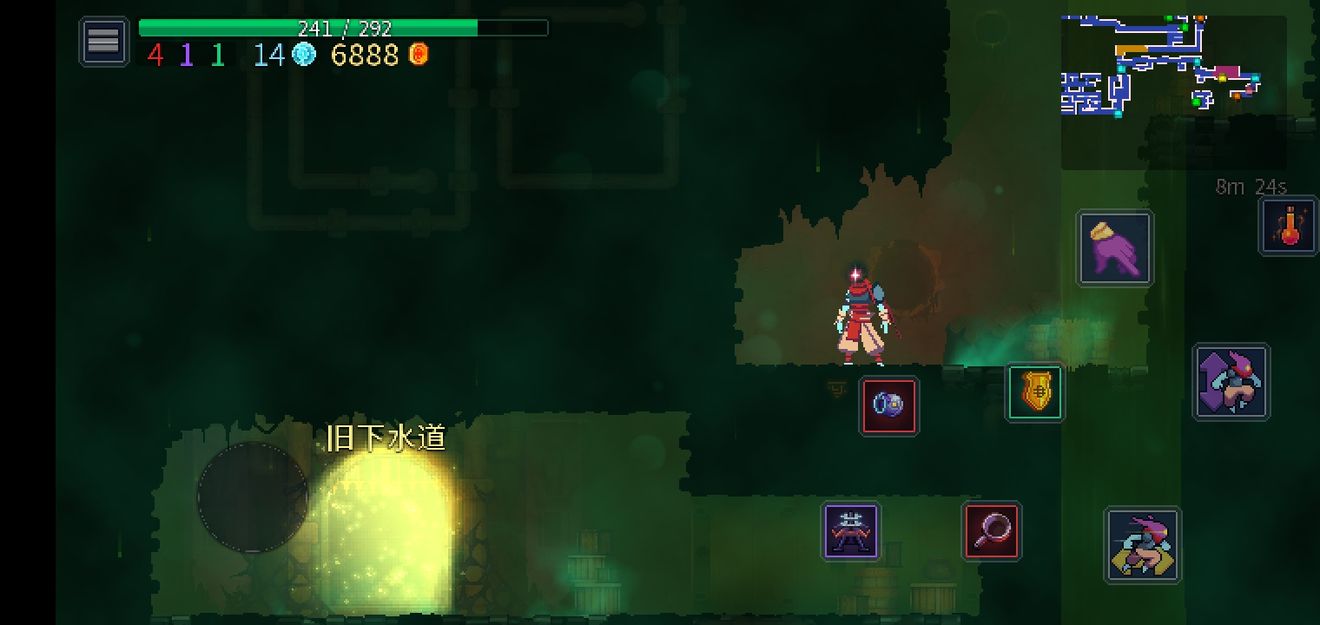Drink the red health flask
1320x625 pixels.
coord(1288,226)
